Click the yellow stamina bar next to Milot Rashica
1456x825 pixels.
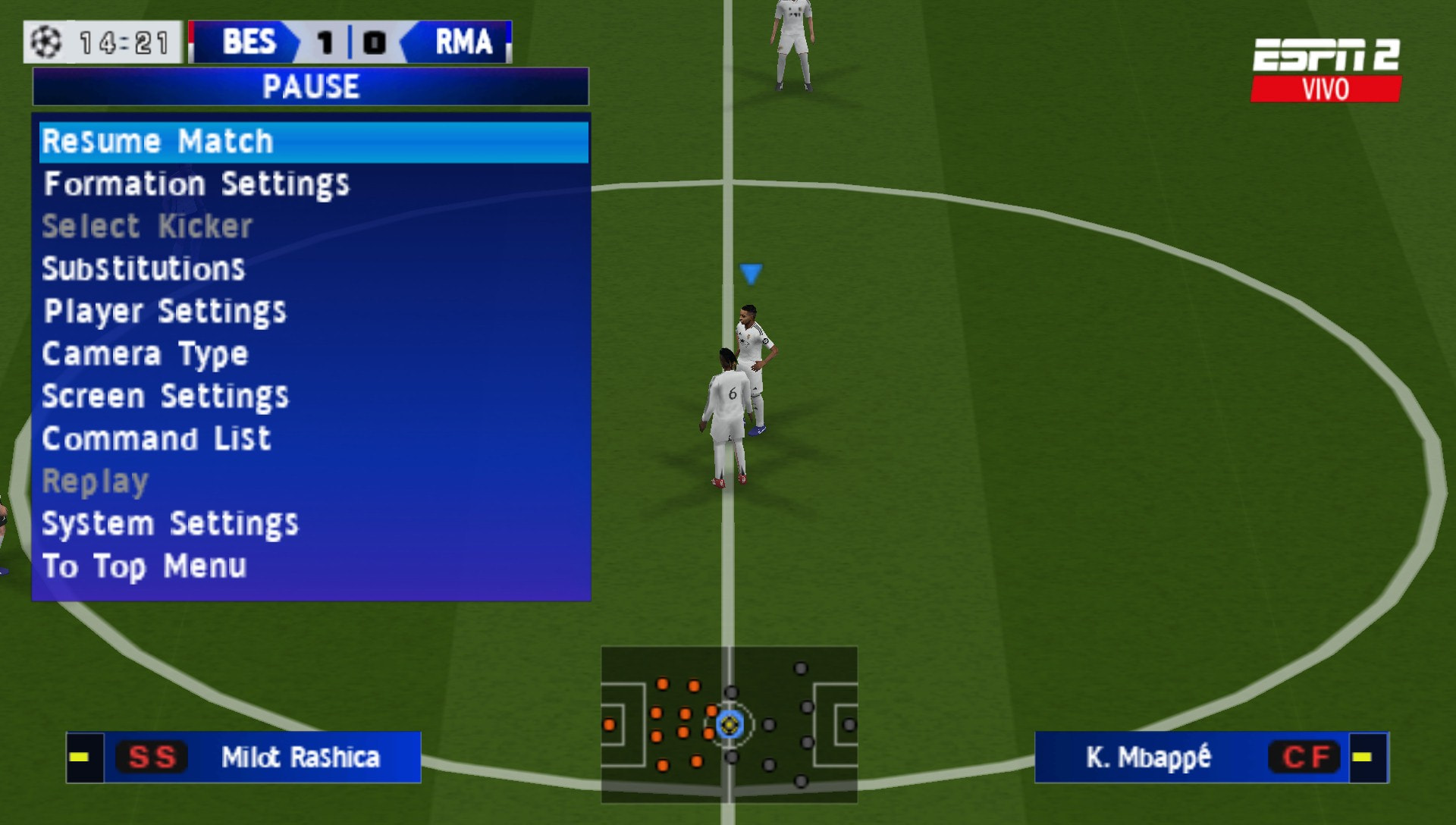pos(80,757)
